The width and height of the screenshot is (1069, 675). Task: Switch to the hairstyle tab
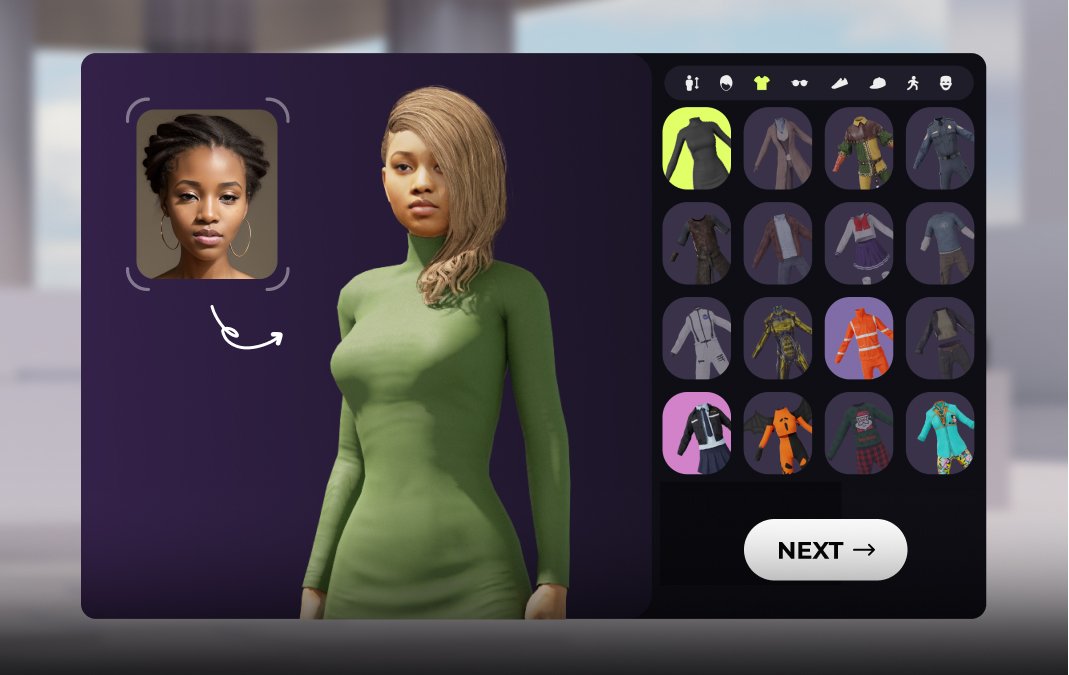tap(726, 83)
